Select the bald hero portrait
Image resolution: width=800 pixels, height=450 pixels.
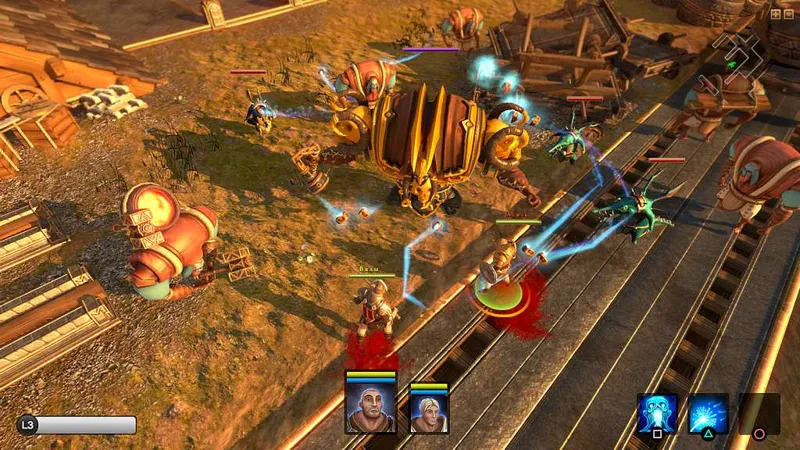coord(370,407)
